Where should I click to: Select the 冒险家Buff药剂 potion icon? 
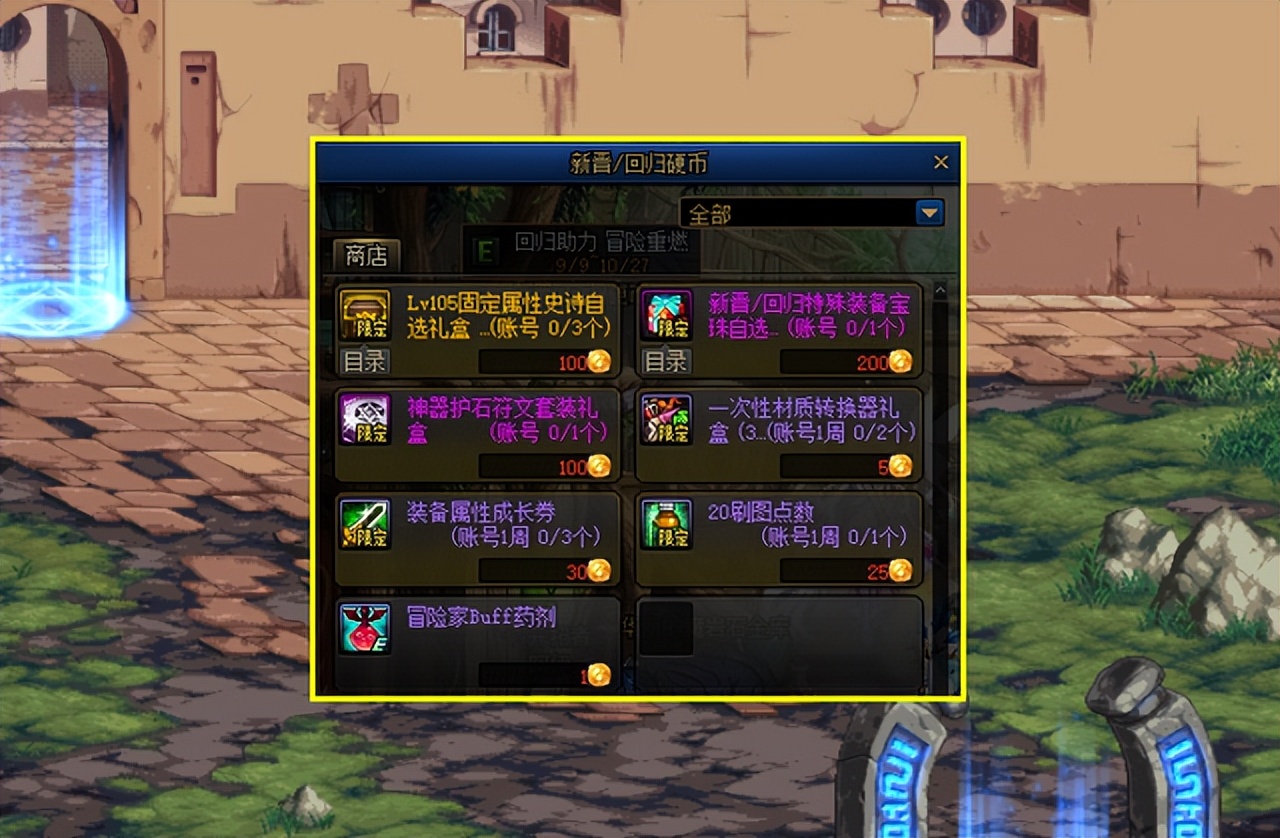click(366, 626)
